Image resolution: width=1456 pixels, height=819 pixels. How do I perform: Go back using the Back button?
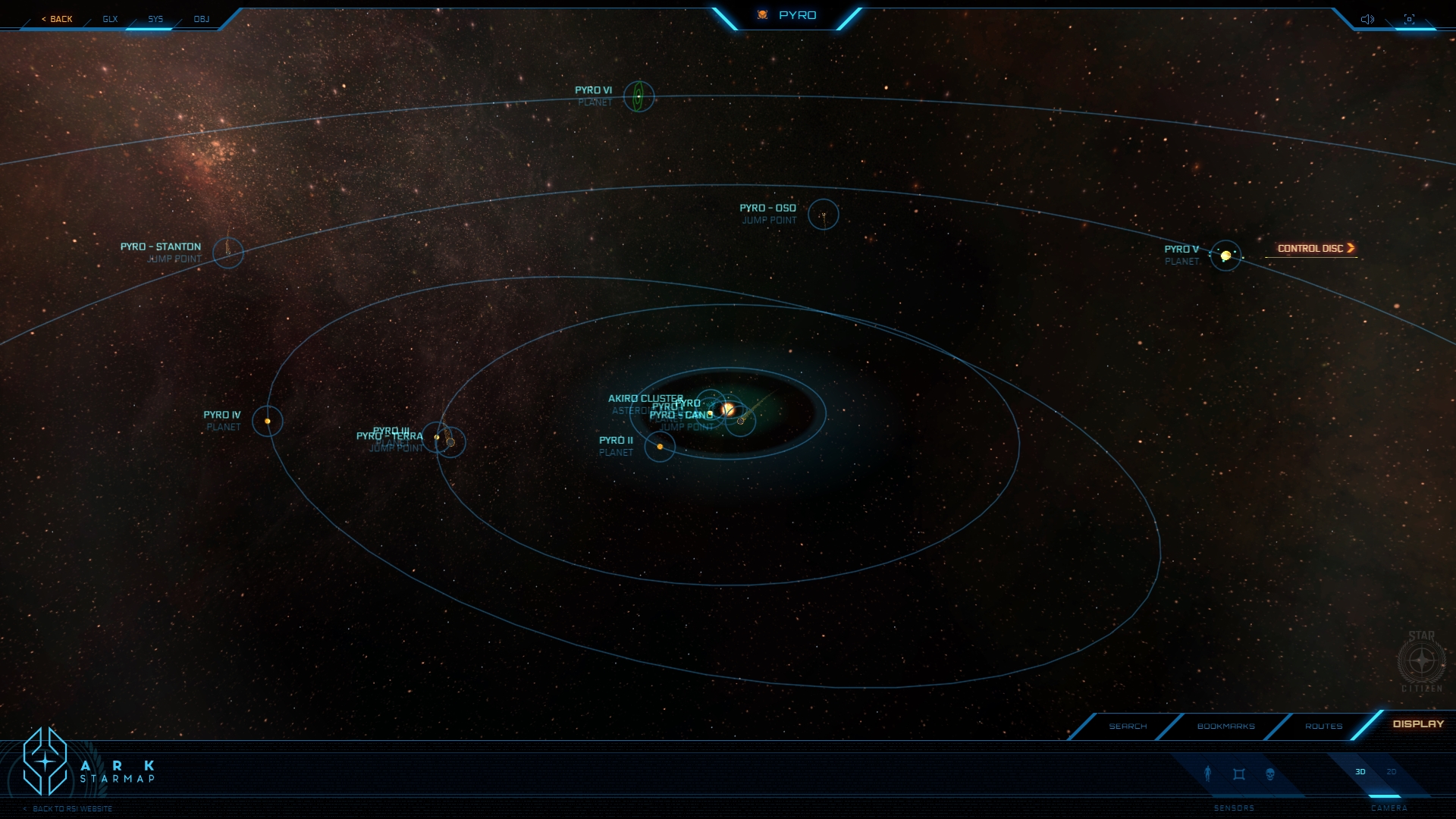point(58,19)
